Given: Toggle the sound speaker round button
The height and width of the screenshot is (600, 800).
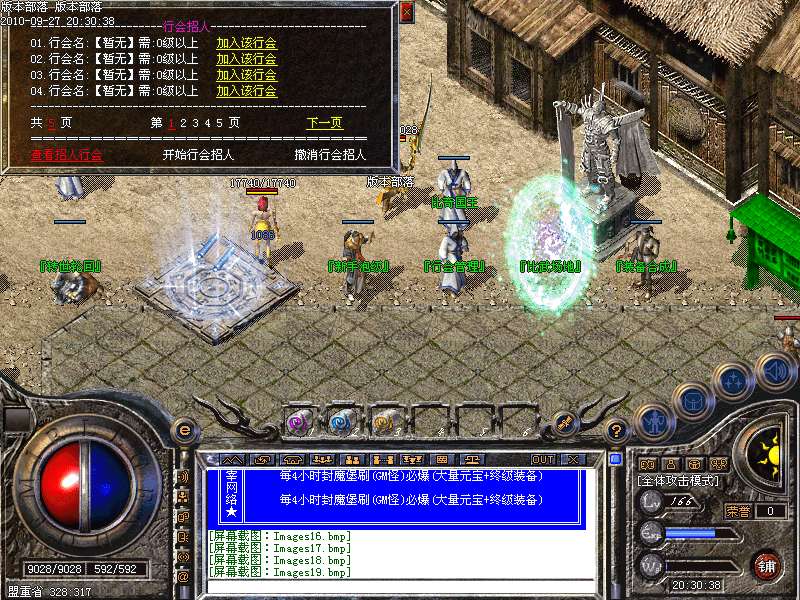Looking at the screenshot, I should (775, 372).
